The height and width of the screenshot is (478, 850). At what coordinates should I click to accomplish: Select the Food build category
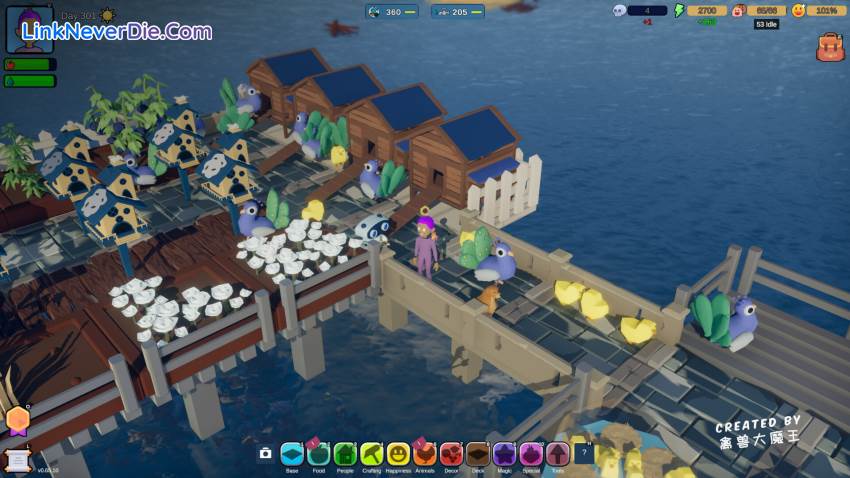coord(318,454)
